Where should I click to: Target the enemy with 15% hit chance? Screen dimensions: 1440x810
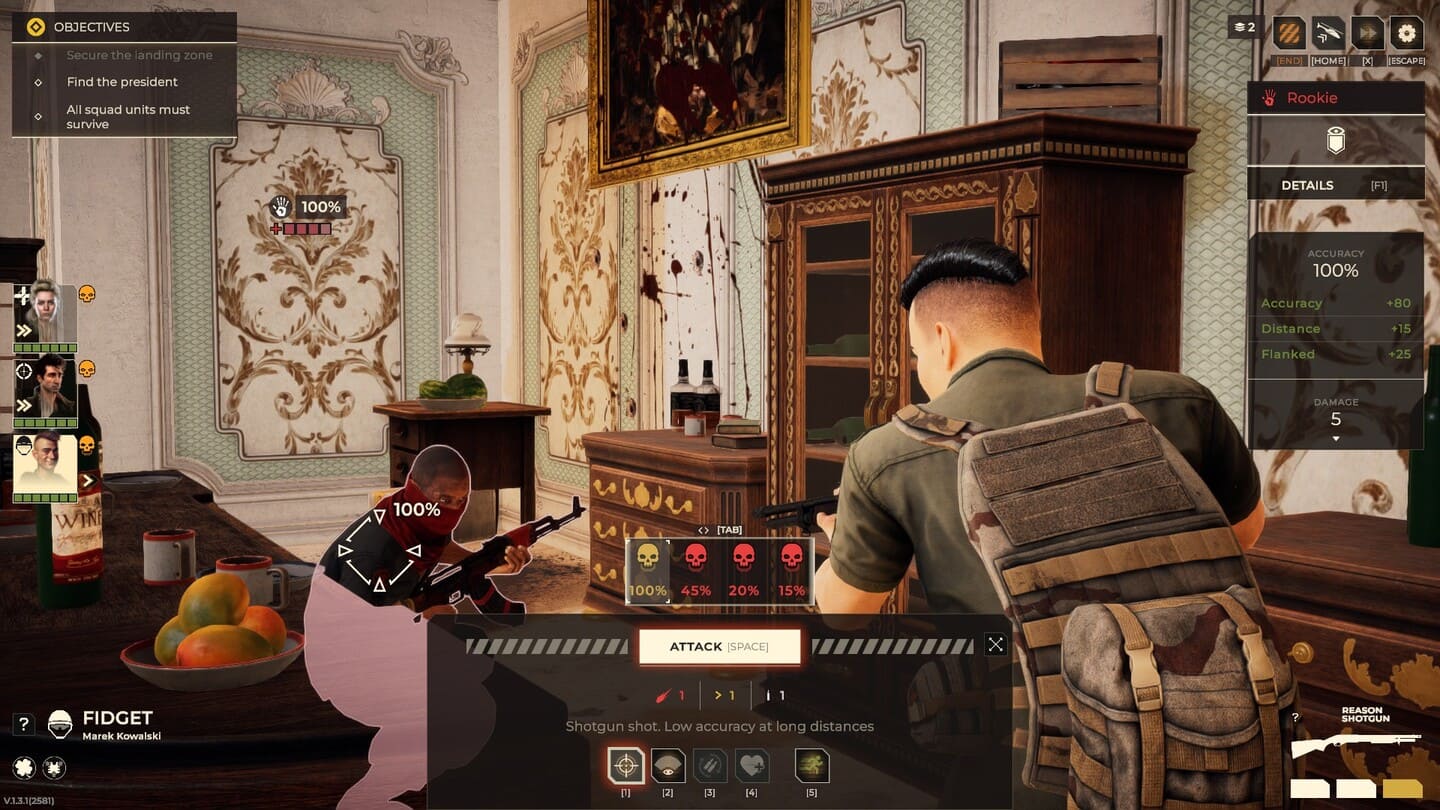791,570
